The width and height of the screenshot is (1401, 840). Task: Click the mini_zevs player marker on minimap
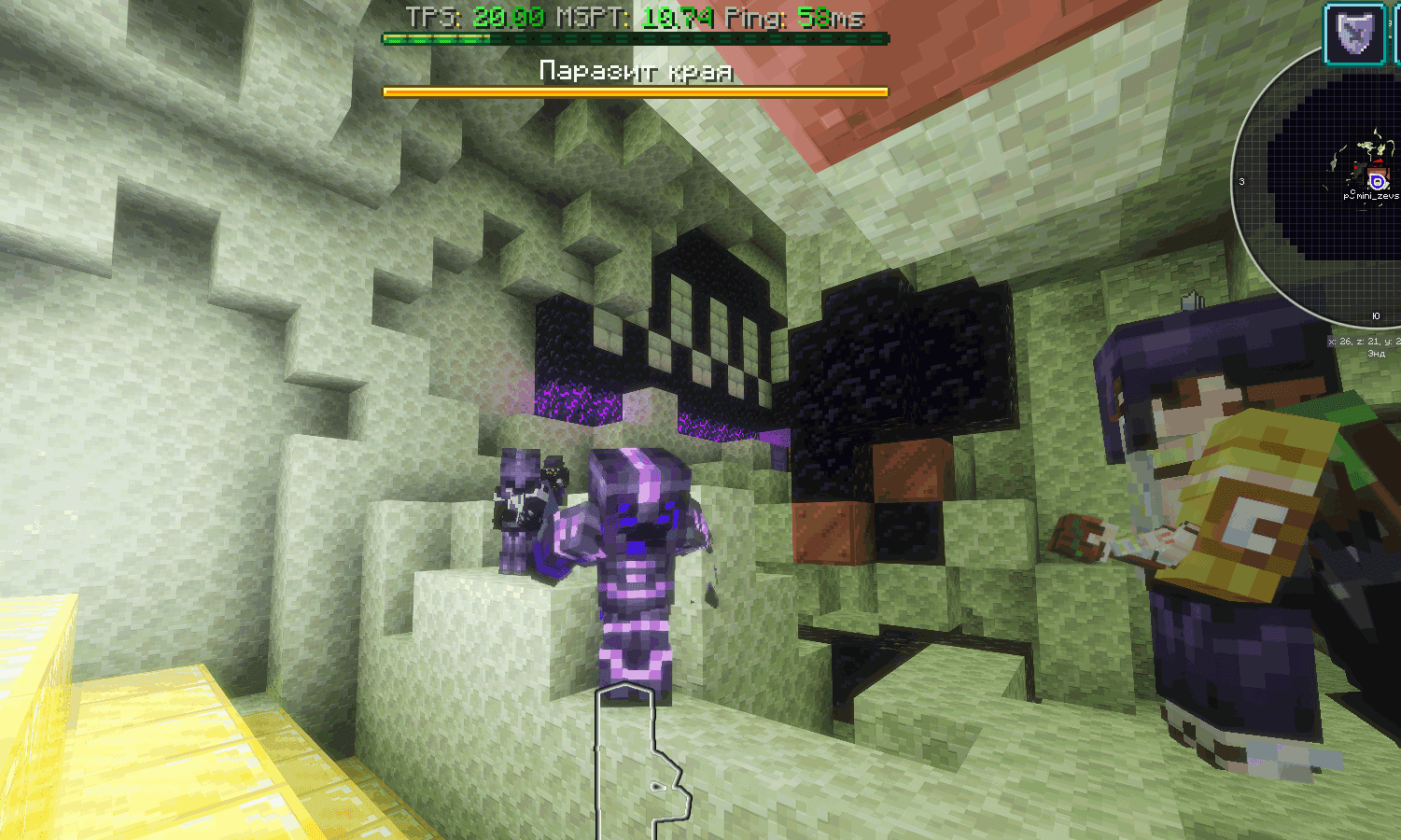(1378, 181)
